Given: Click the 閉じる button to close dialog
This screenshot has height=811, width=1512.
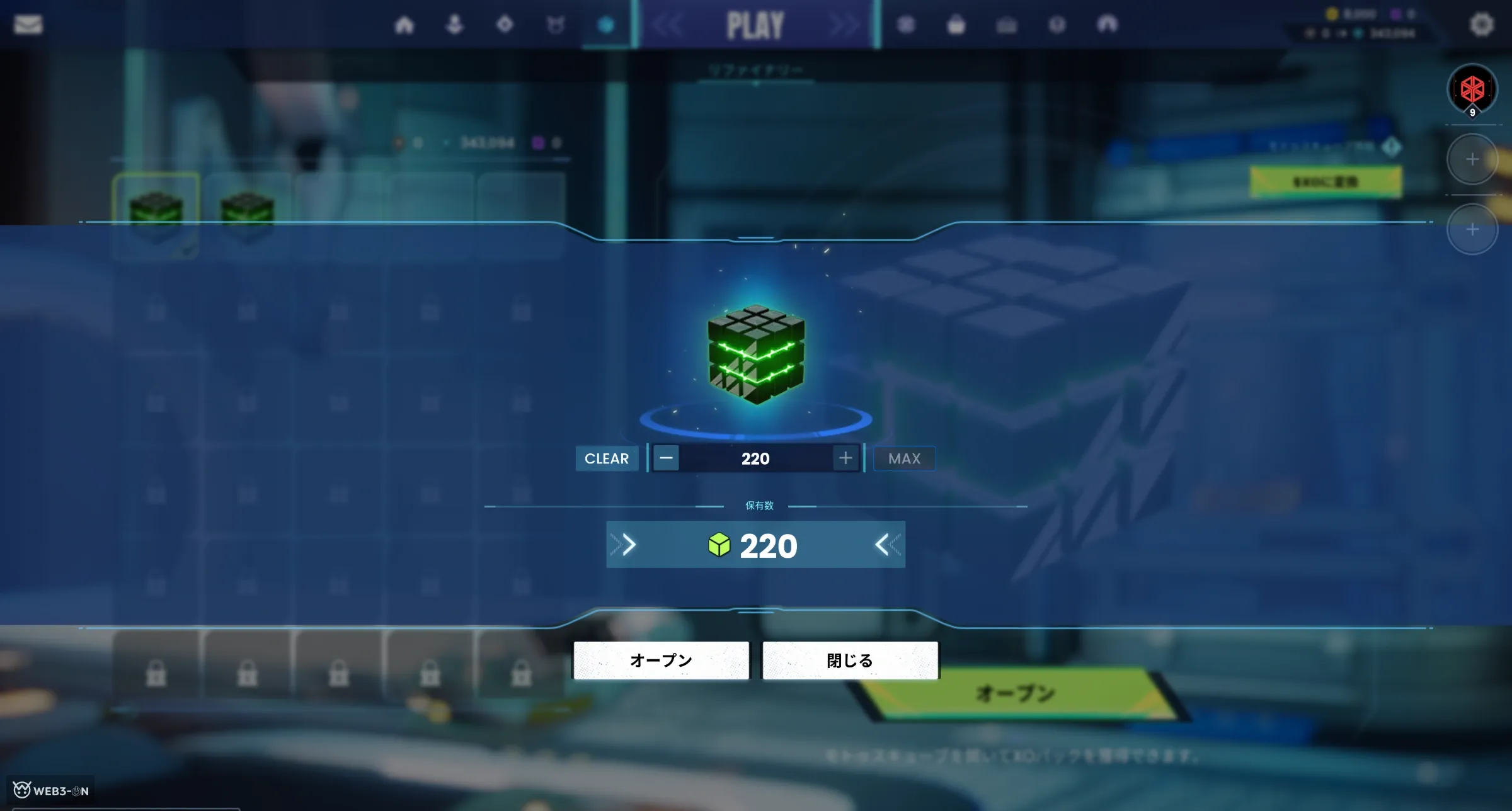Looking at the screenshot, I should (x=849, y=660).
